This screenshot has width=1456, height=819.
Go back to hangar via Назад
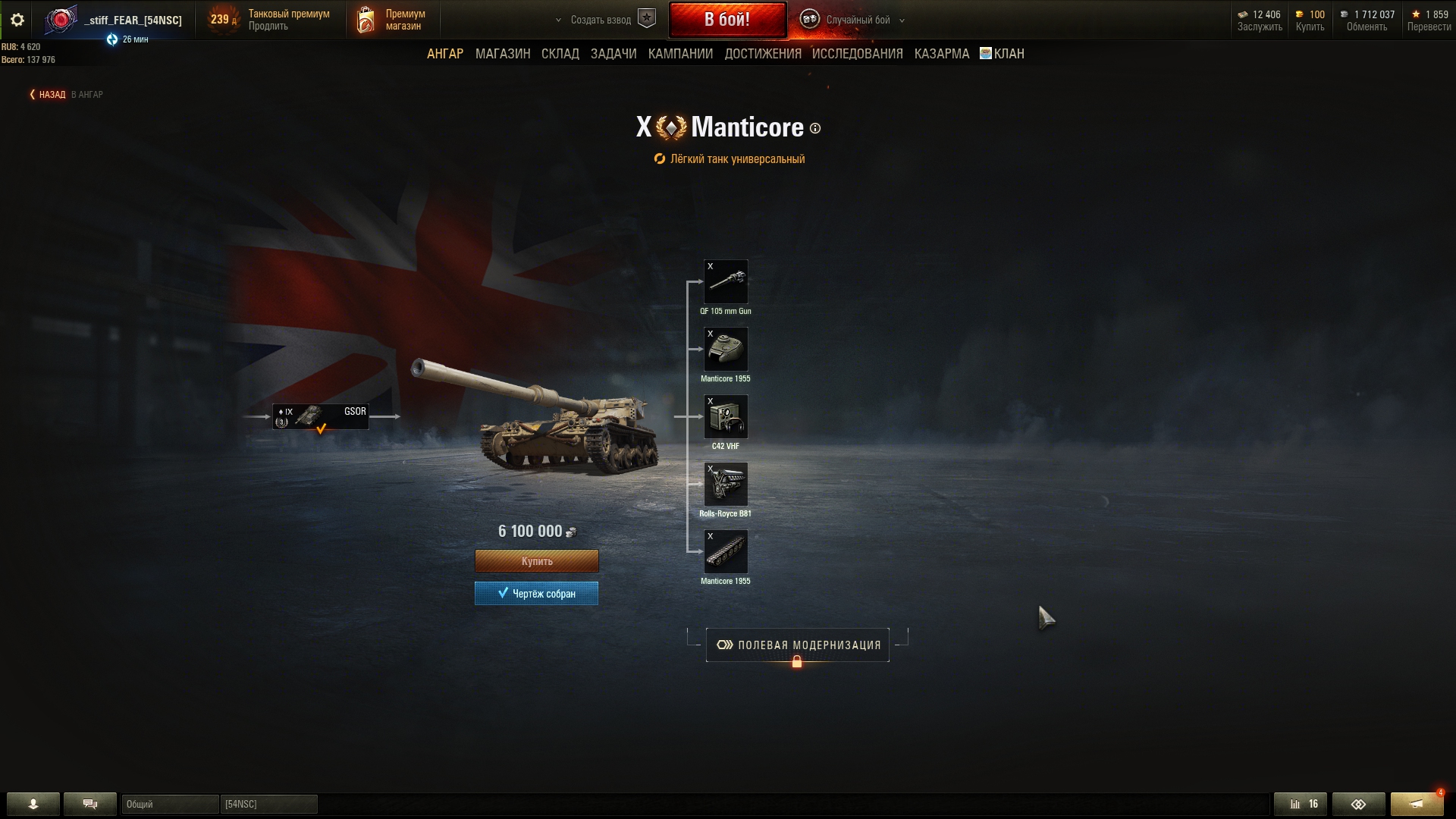[52, 95]
